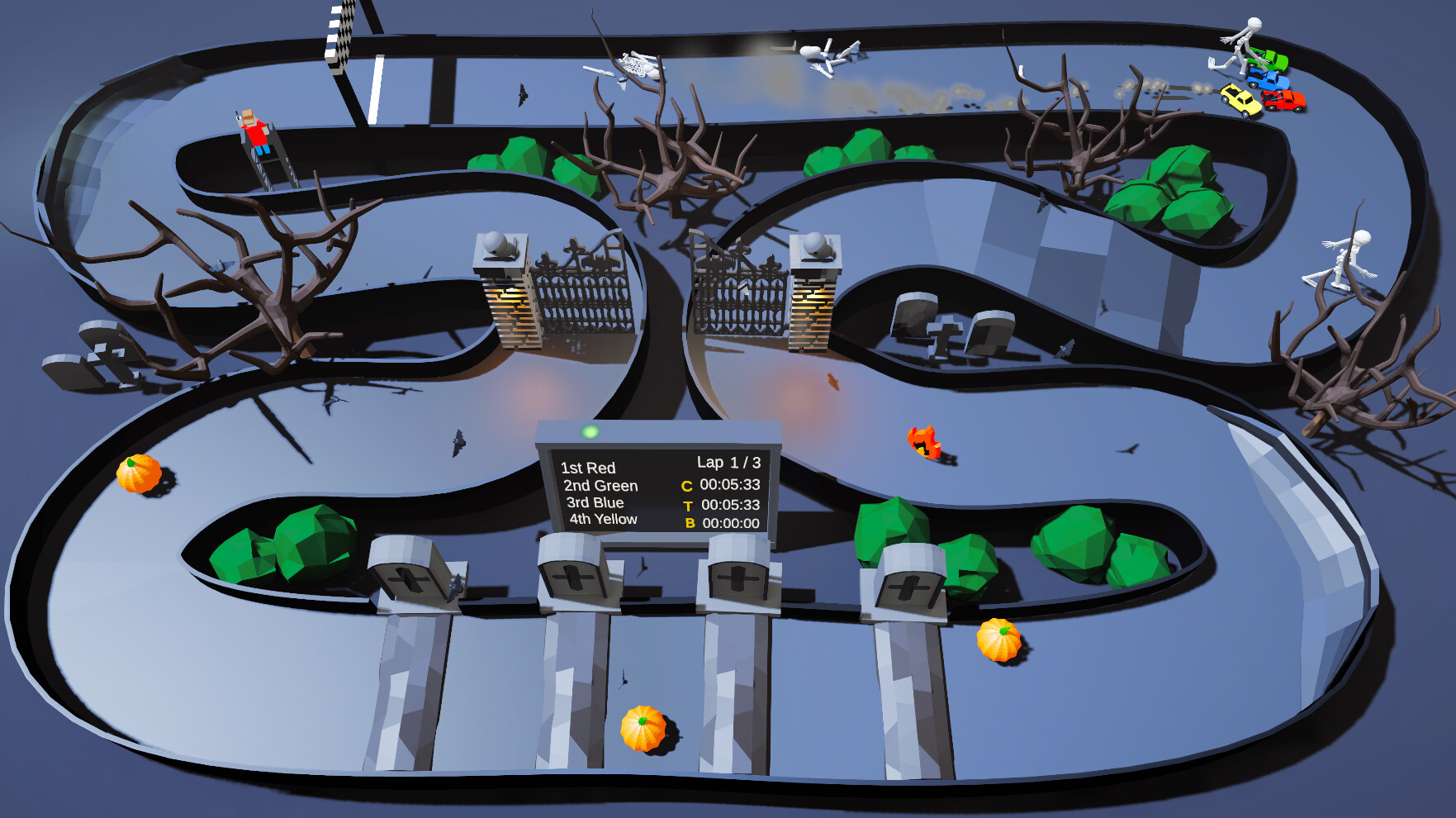
Task: Toggle the green status light atop the scoreboard
Action: [590, 432]
